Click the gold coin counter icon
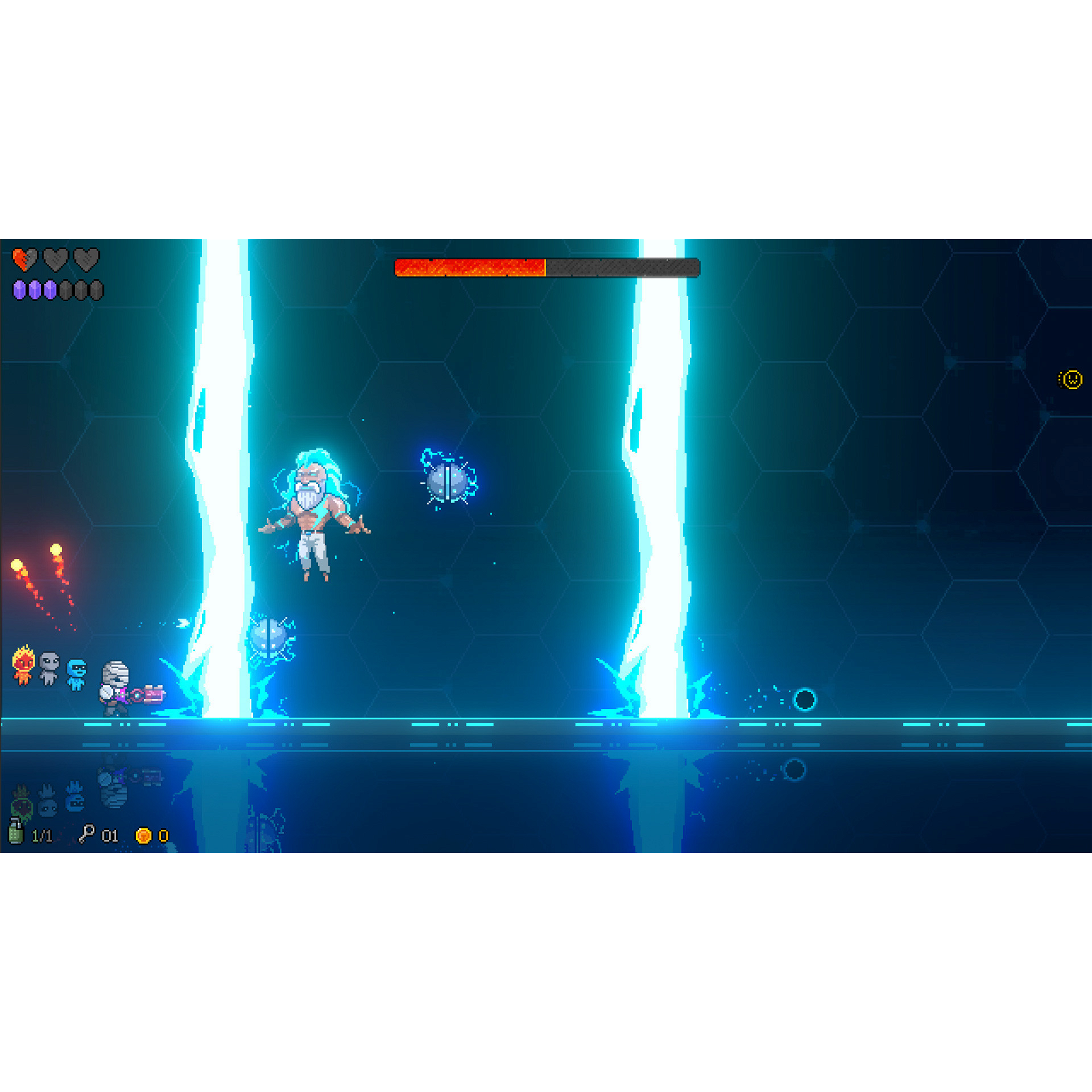Image resolution: width=1092 pixels, height=1092 pixels. click(x=143, y=834)
